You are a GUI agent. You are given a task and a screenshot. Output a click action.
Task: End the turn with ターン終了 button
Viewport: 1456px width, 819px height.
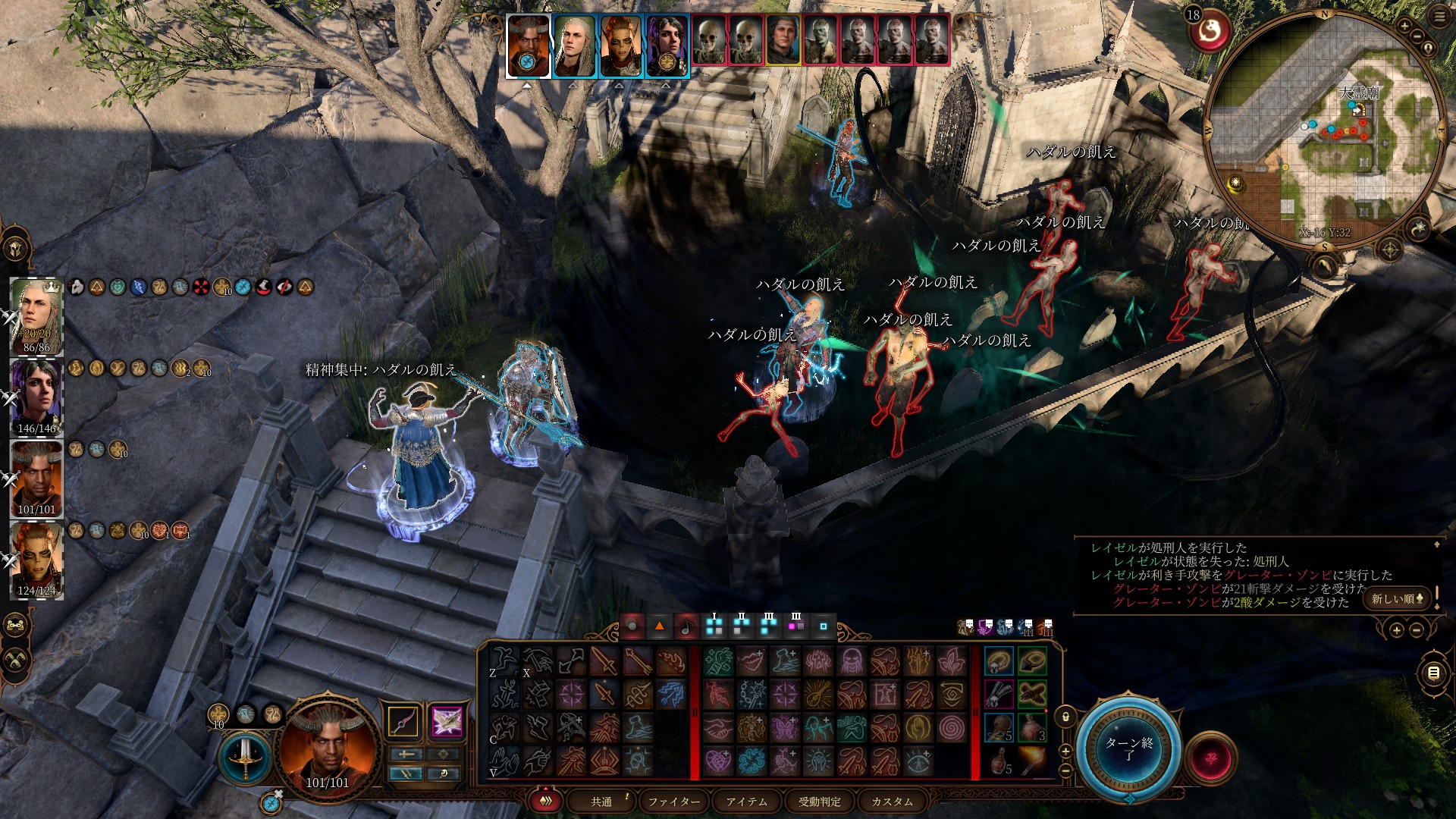1128,748
